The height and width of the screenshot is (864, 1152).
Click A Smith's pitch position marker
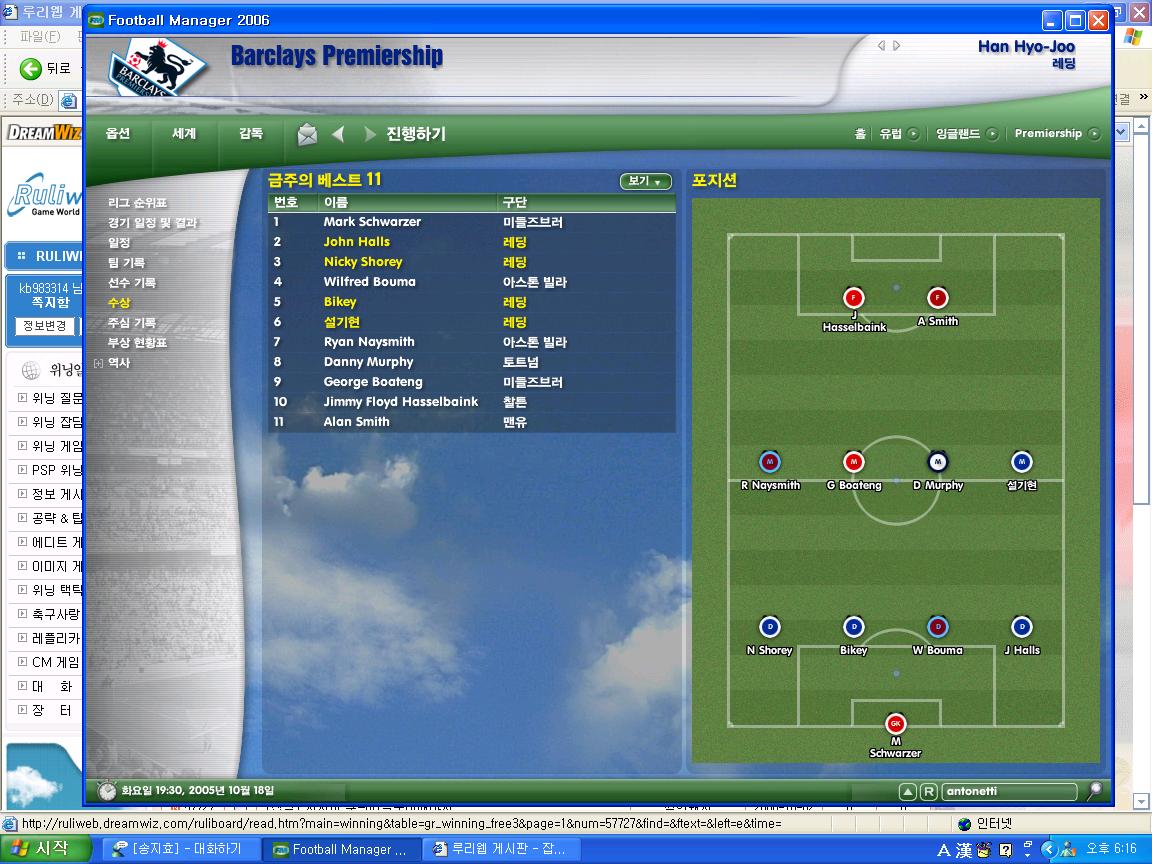pyautogui.click(x=937, y=298)
